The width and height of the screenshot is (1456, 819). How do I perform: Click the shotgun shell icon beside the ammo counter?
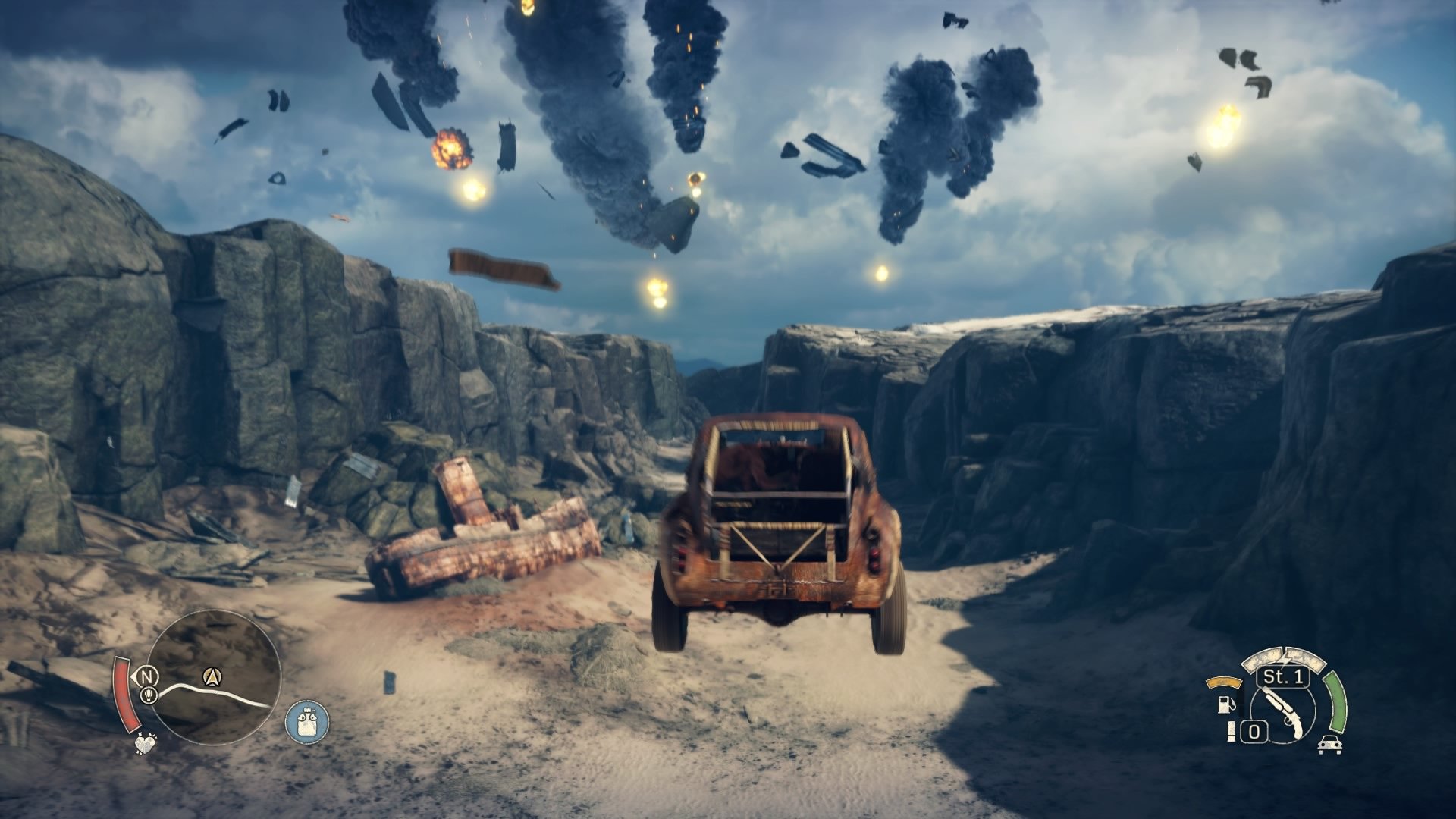click(x=1231, y=732)
